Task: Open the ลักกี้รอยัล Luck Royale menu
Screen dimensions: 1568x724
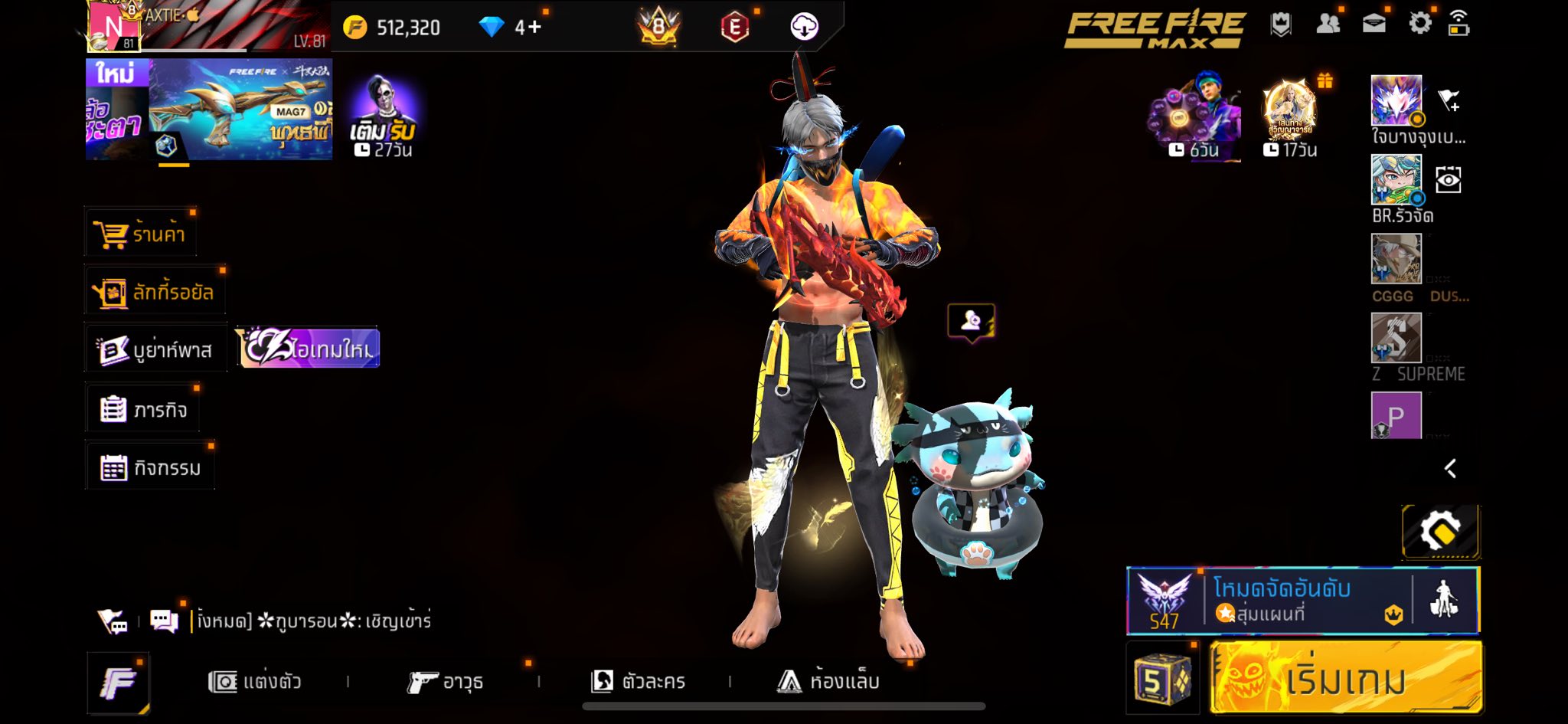Action: [155, 292]
